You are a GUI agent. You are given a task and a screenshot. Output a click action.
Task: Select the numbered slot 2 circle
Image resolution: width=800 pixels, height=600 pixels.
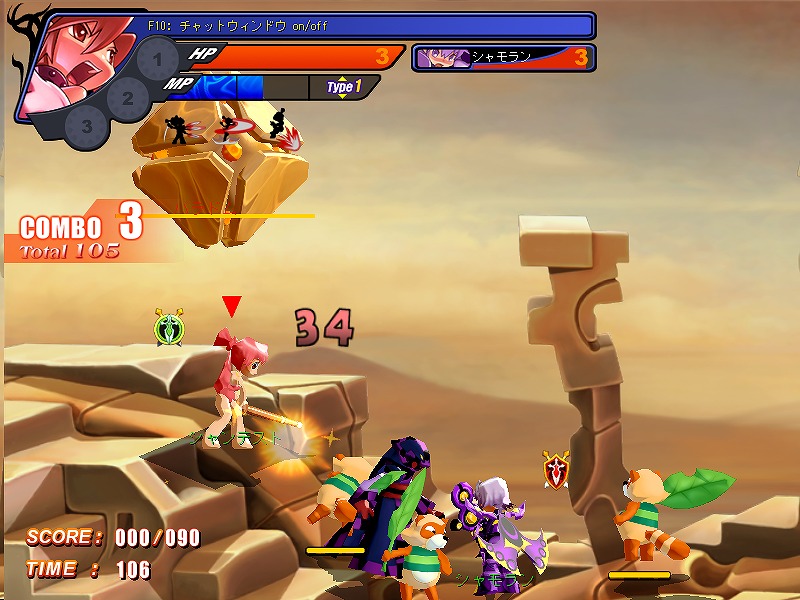click(127, 98)
